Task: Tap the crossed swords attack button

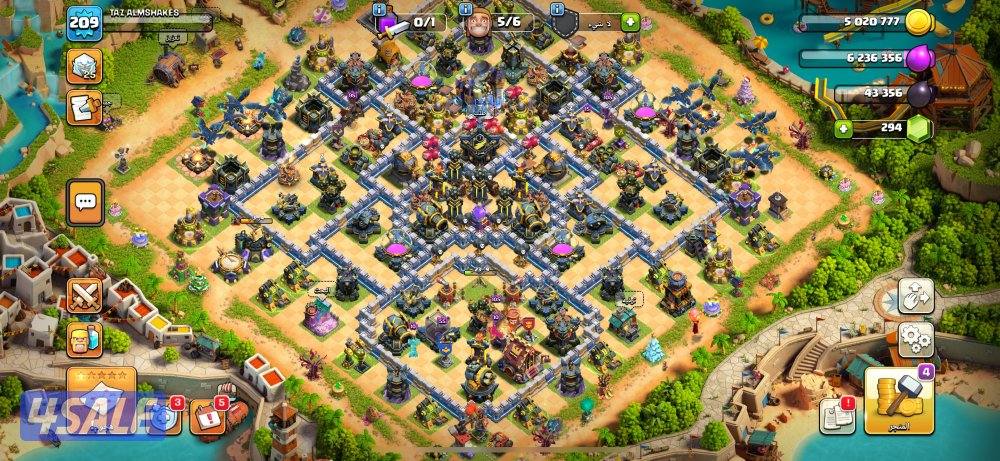Action: (84, 296)
